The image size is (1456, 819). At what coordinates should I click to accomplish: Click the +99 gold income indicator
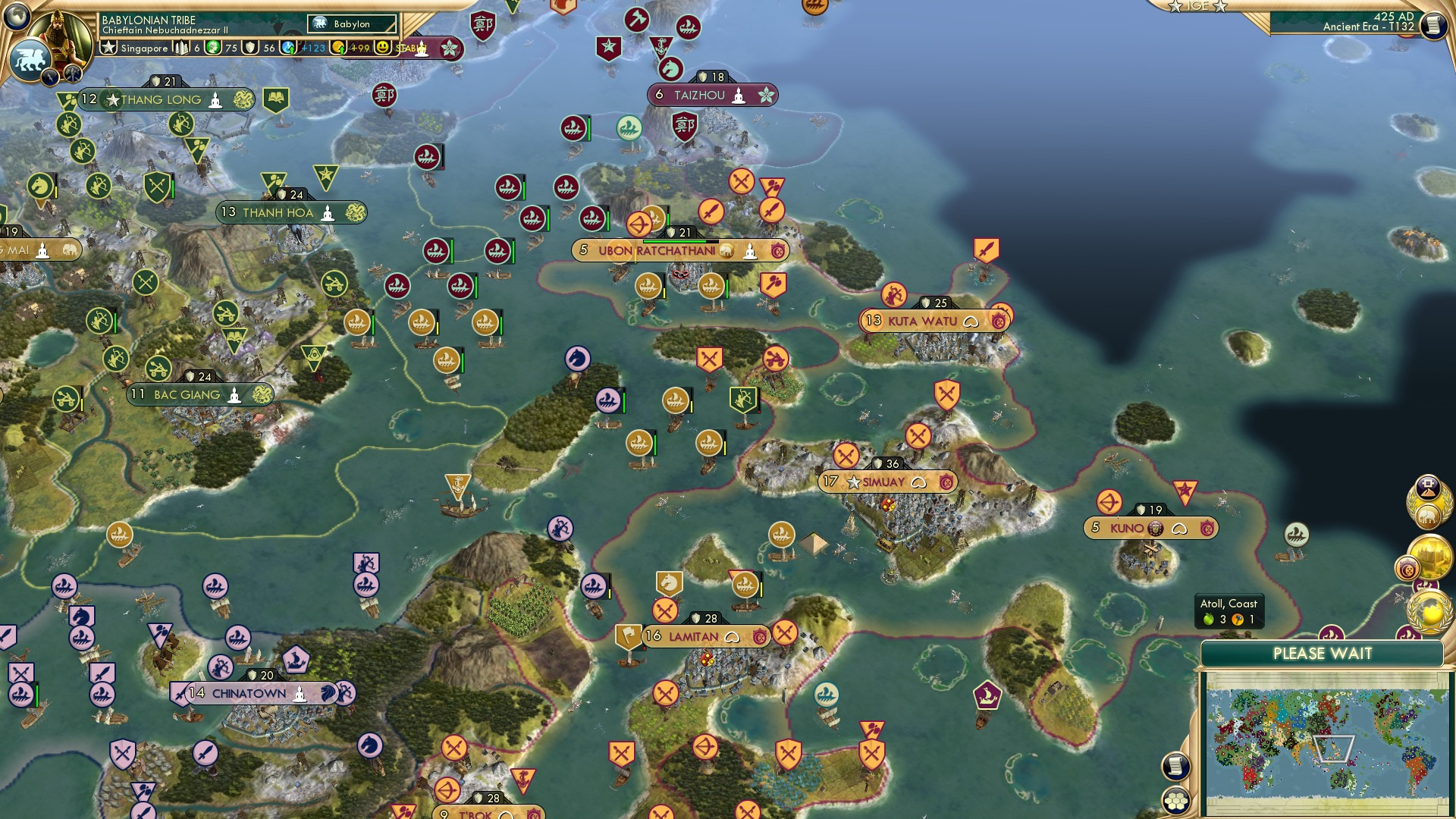pos(356,48)
